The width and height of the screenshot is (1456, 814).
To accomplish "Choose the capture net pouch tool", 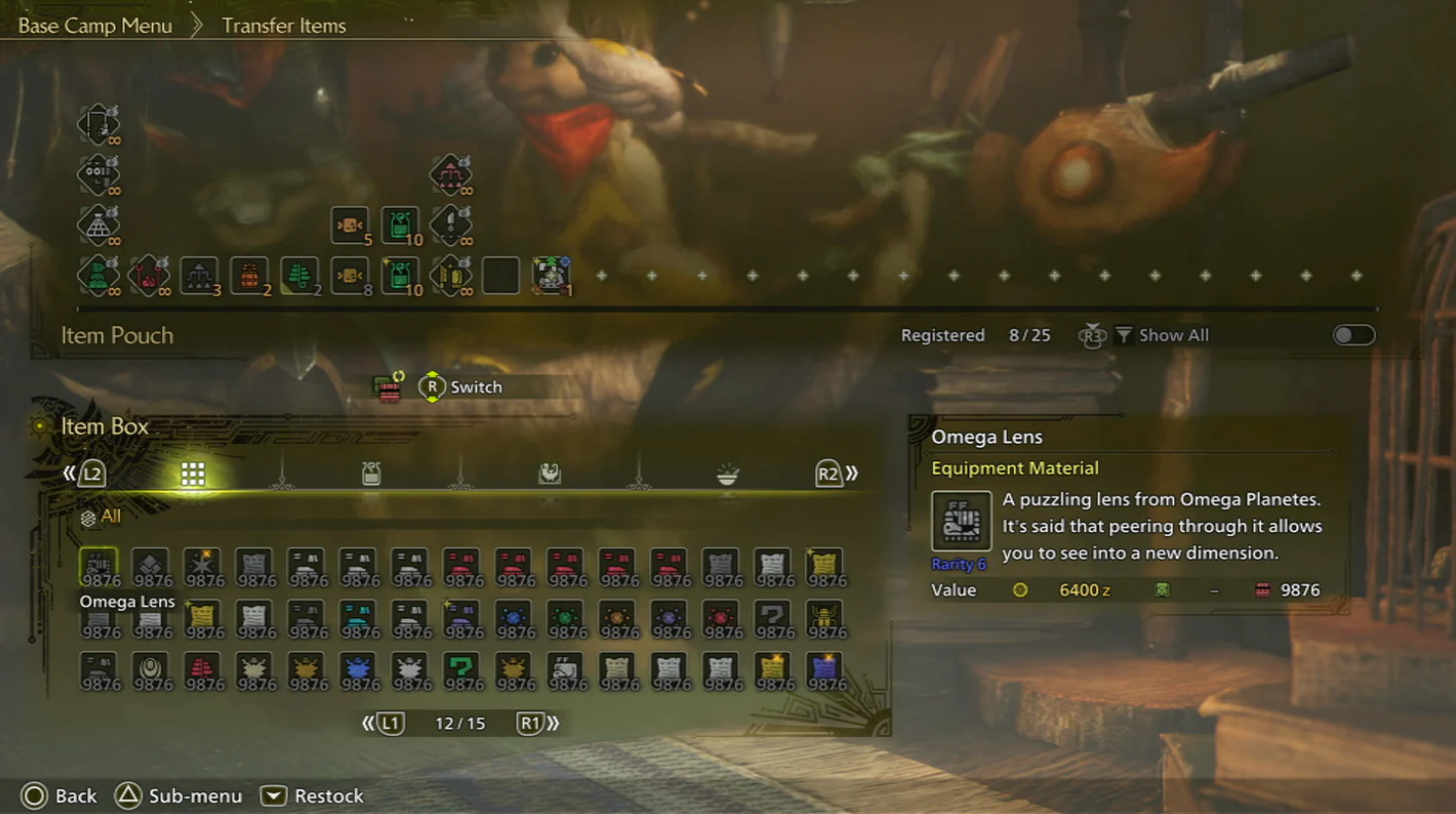I will pyautogui.click(x=98, y=226).
